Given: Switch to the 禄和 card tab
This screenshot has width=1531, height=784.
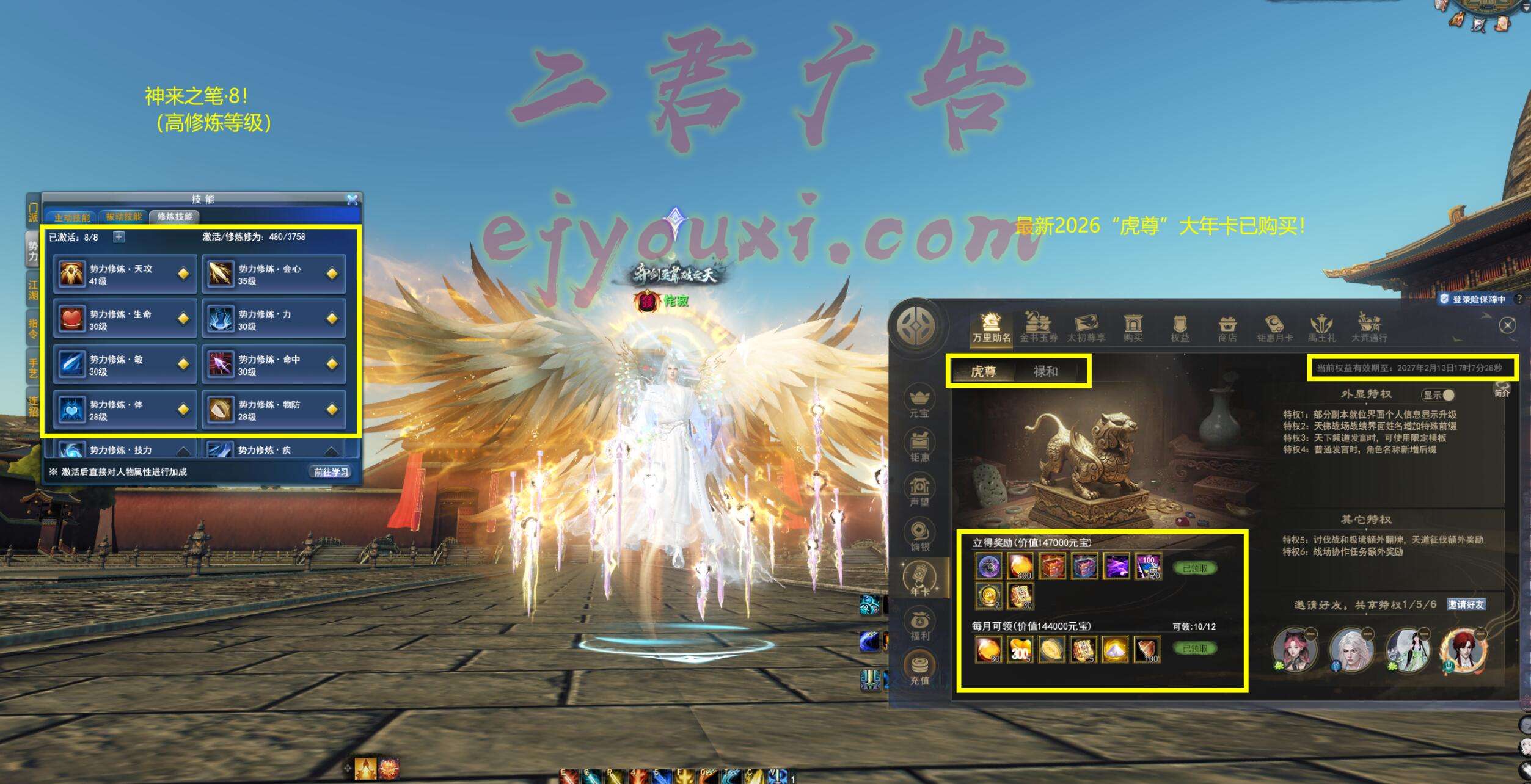Looking at the screenshot, I should tap(1045, 371).
